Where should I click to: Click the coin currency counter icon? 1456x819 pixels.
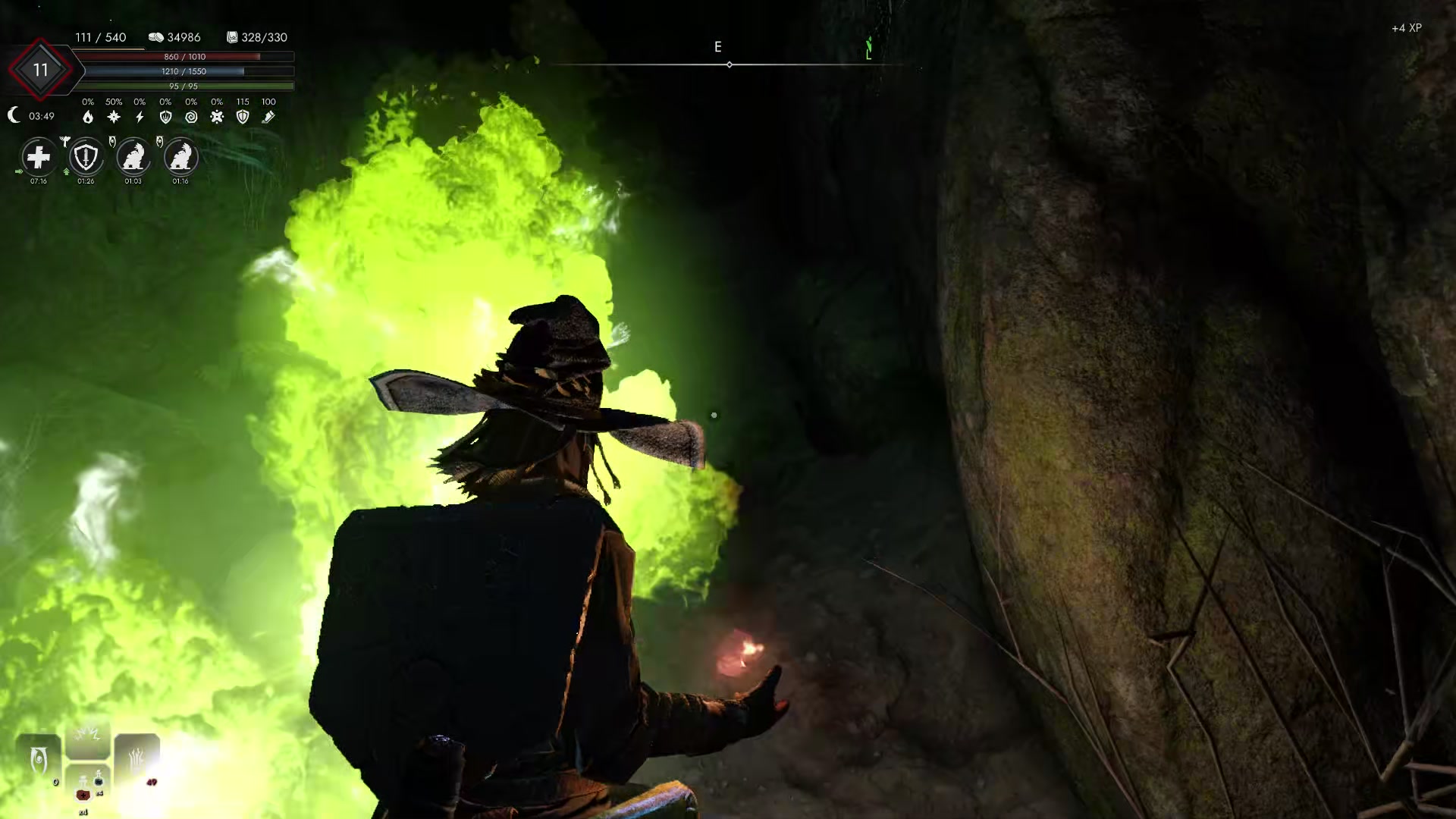tap(156, 36)
